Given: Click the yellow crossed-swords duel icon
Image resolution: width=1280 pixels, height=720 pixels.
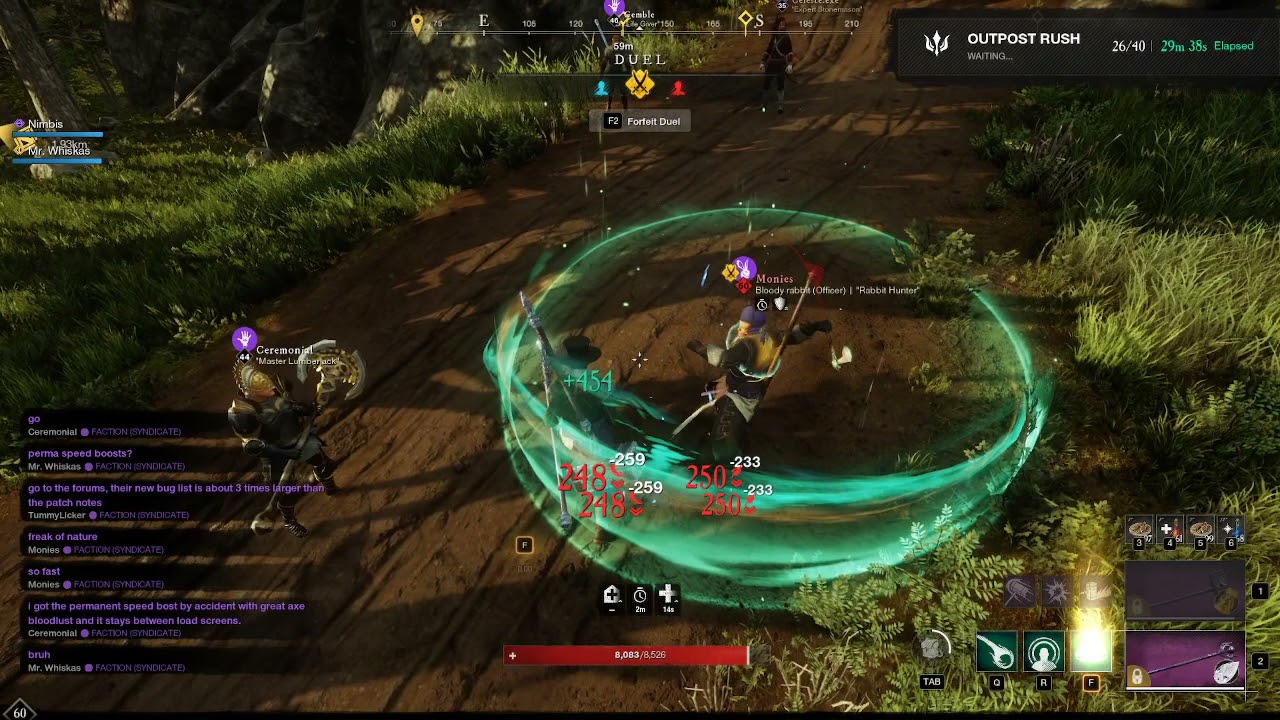Looking at the screenshot, I should (639, 86).
